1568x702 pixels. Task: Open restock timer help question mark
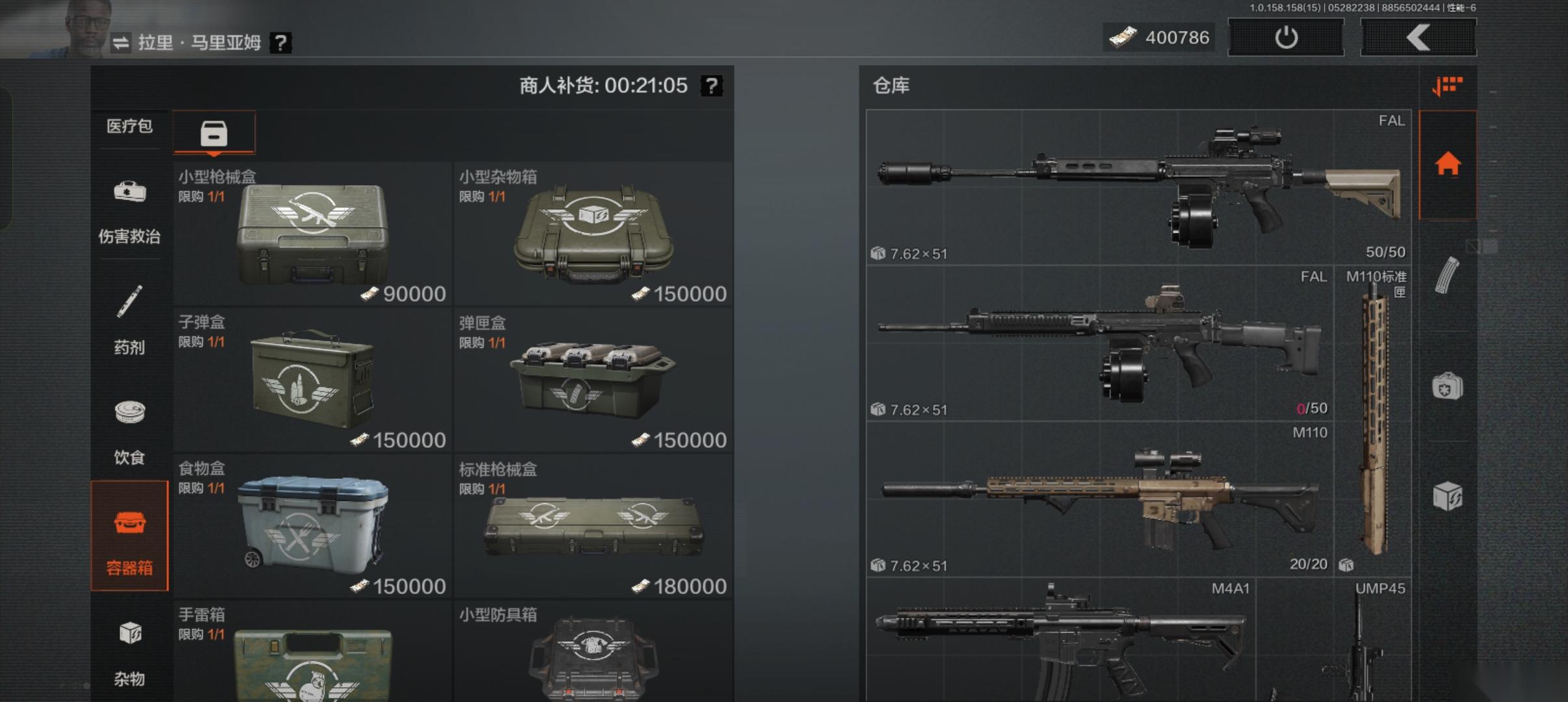pos(712,85)
